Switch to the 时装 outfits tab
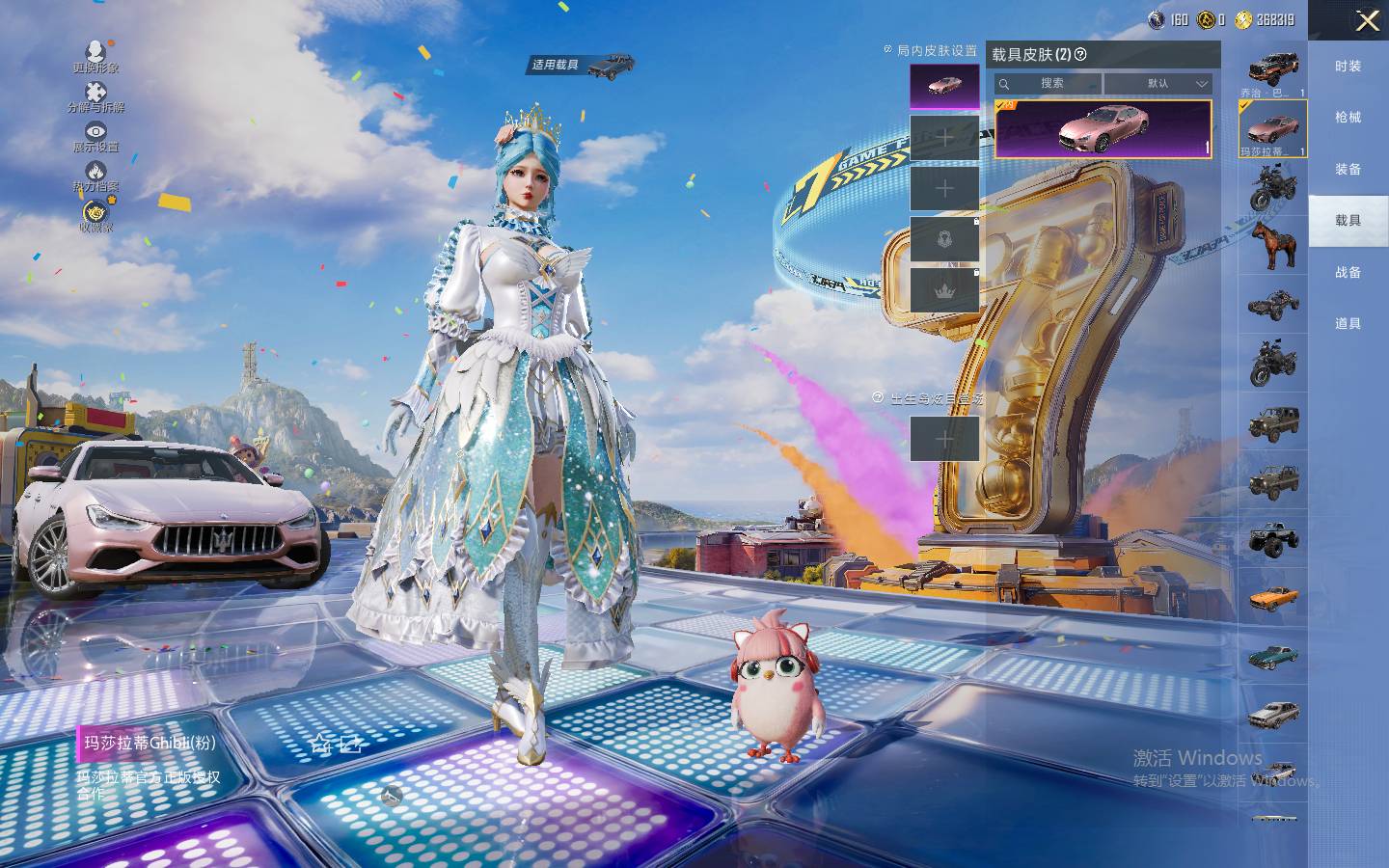 [x=1348, y=67]
